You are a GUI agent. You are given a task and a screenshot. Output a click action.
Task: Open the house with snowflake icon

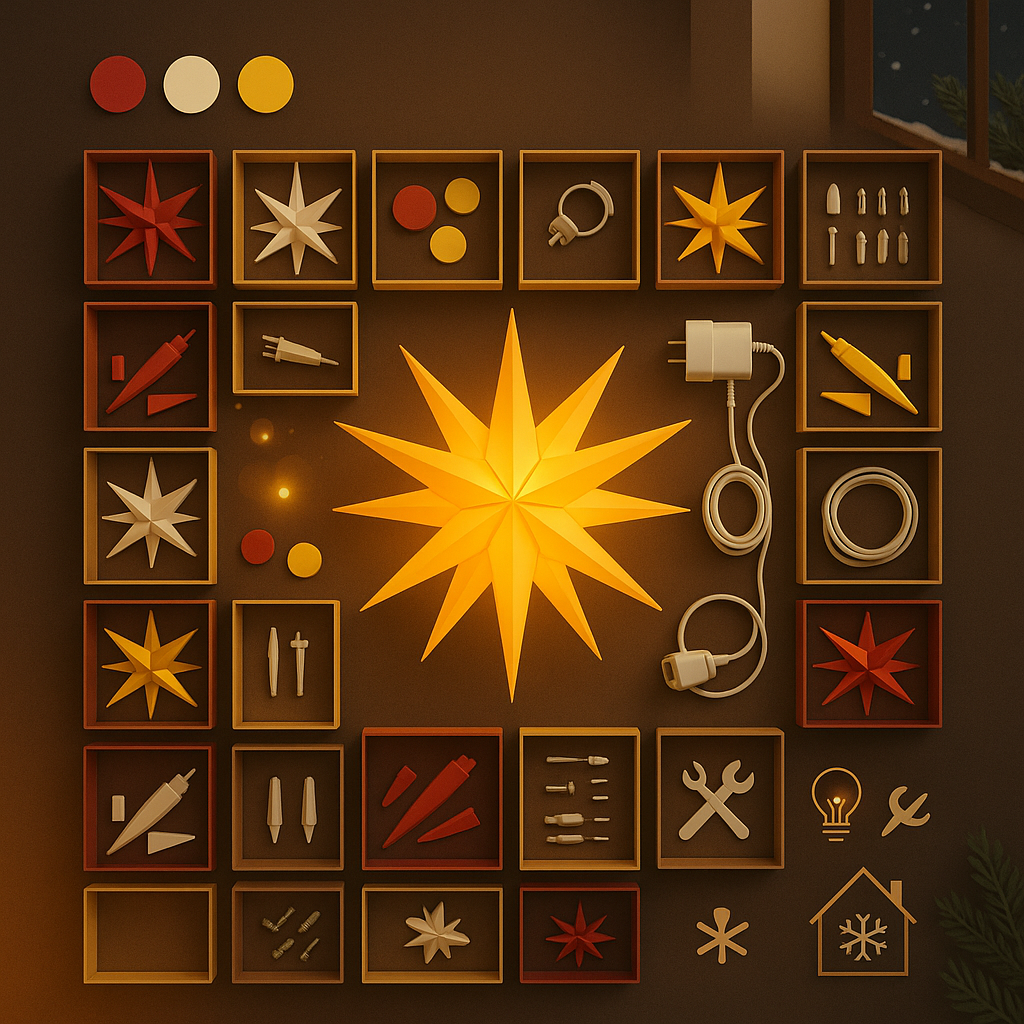pyautogui.click(x=862, y=924)
